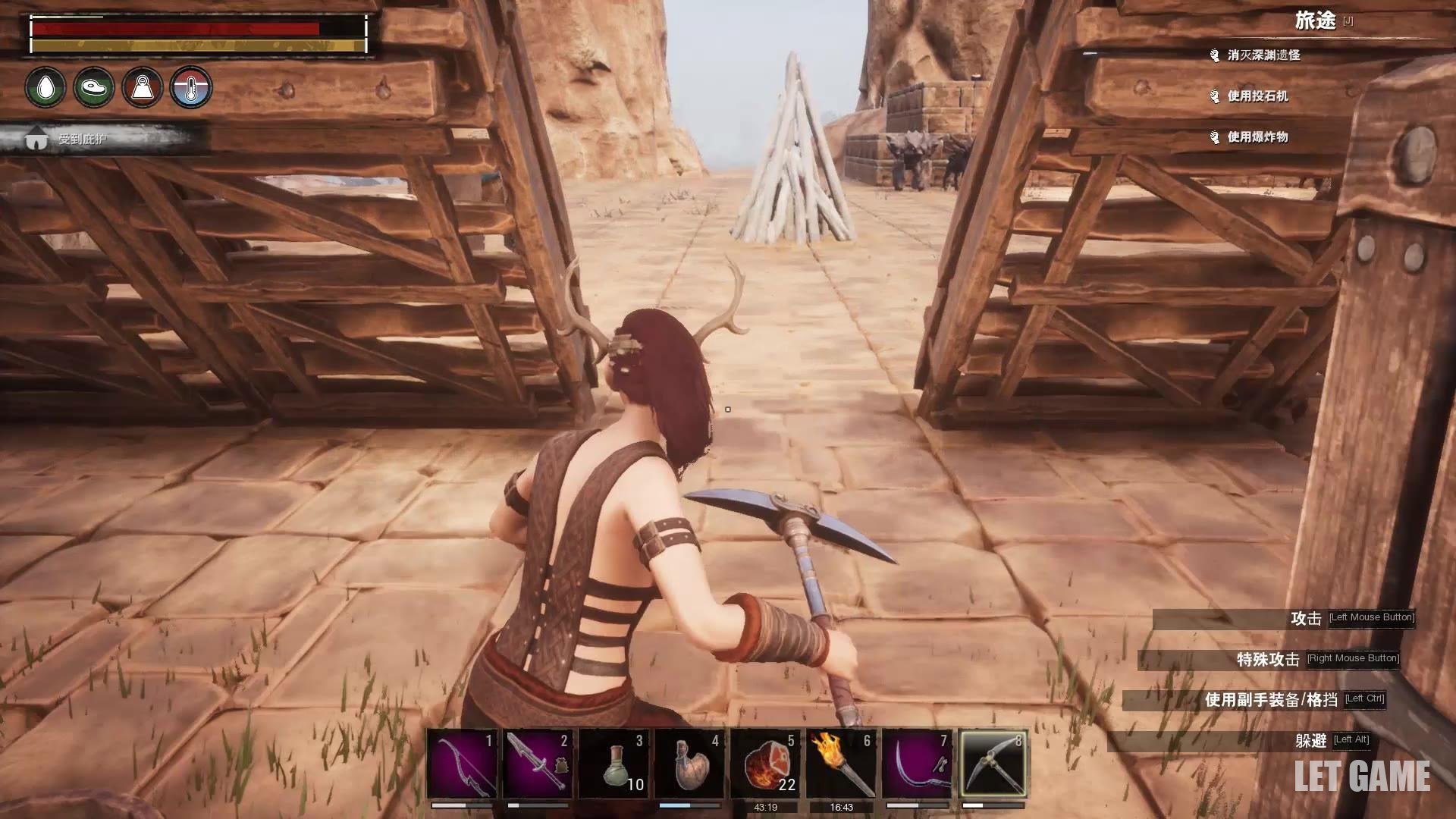The image size is (1456, 819).
Task: Equip the burning torch in slot 6
Action: point(841,763)
